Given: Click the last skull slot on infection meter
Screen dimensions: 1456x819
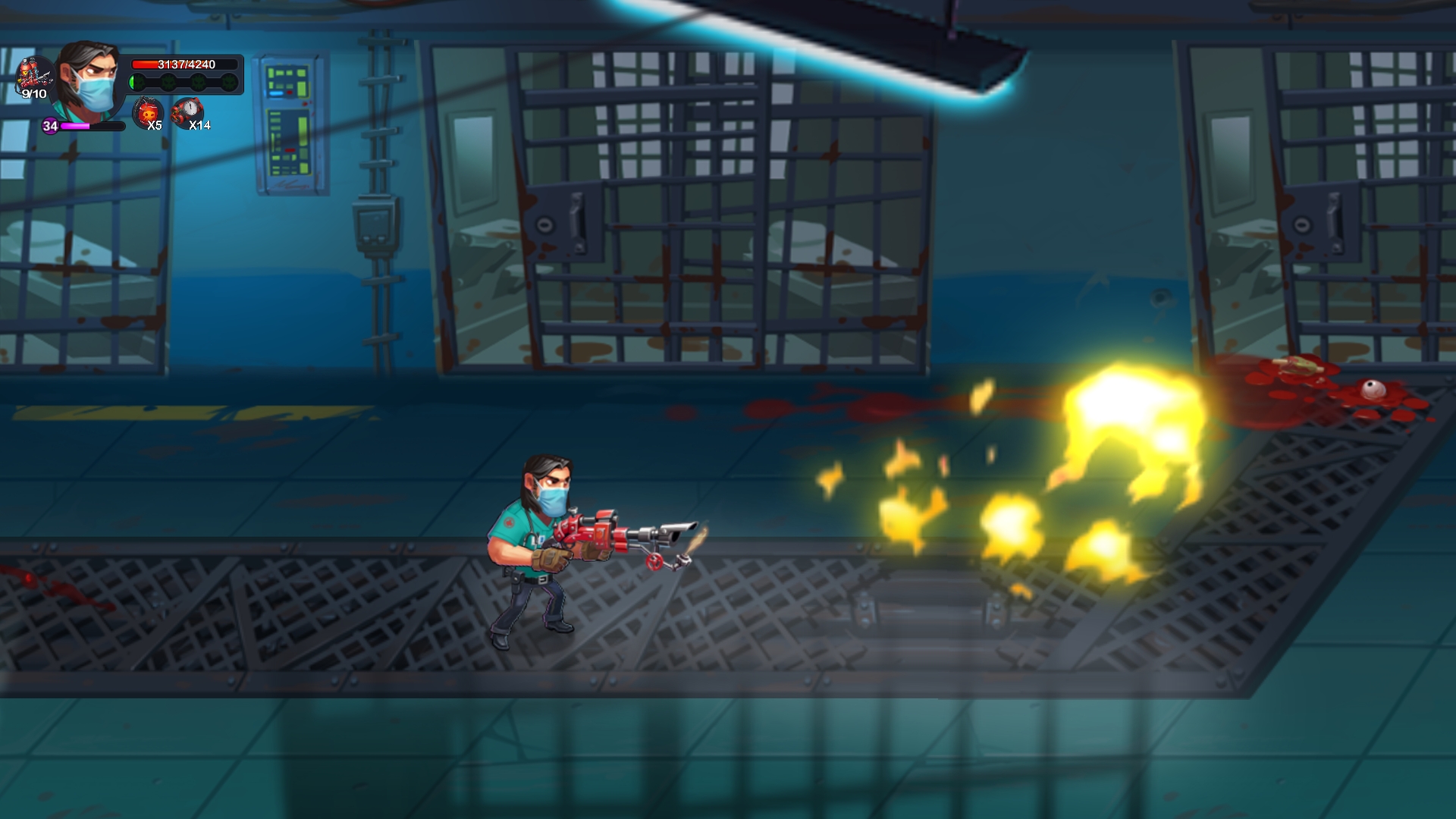Looking at the screenshot, I should point(230,82).
